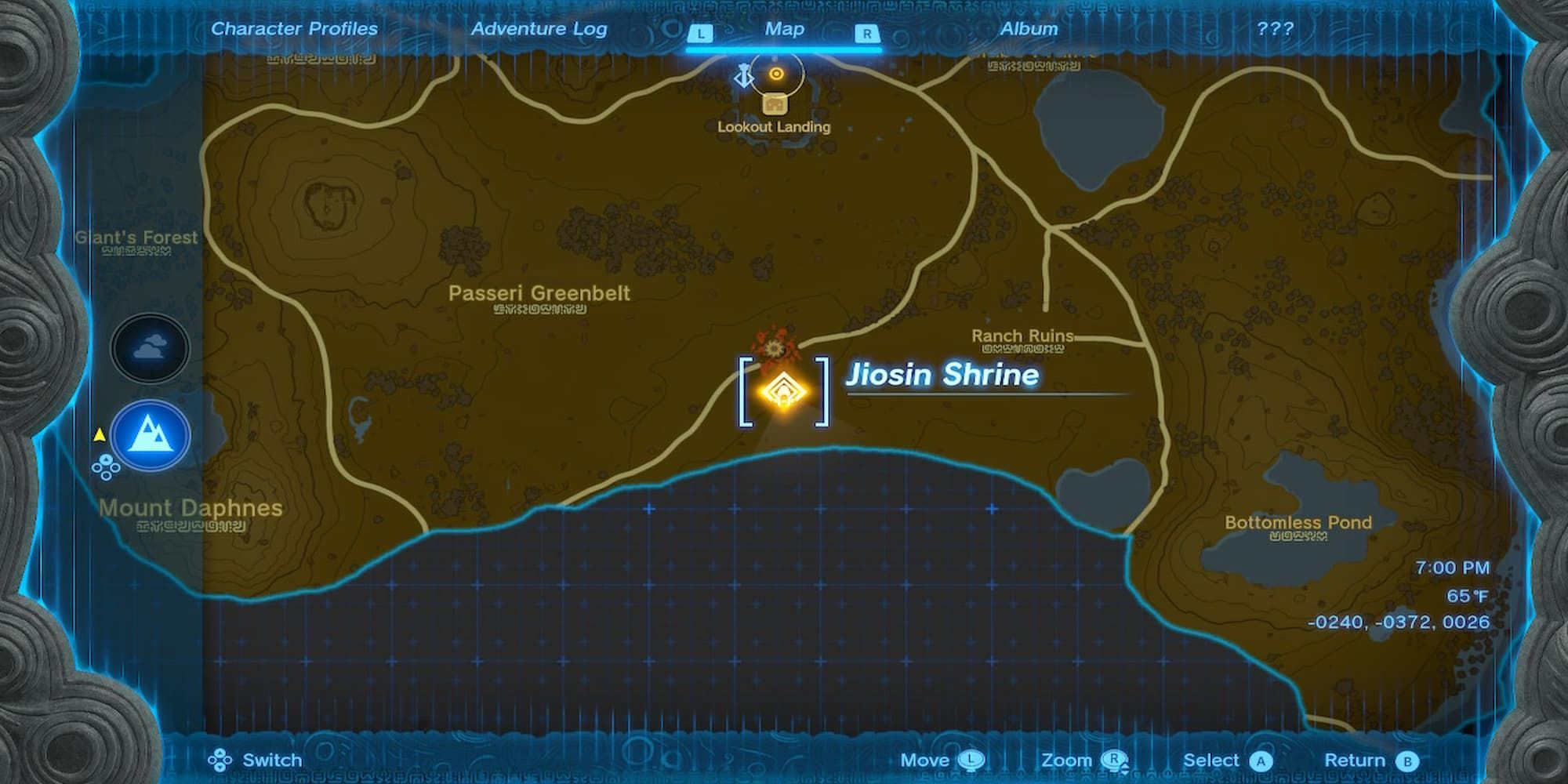Viewport: 1568px width, 784px height.
Task: Open Character Profiles
Action: tap(294, 28)
